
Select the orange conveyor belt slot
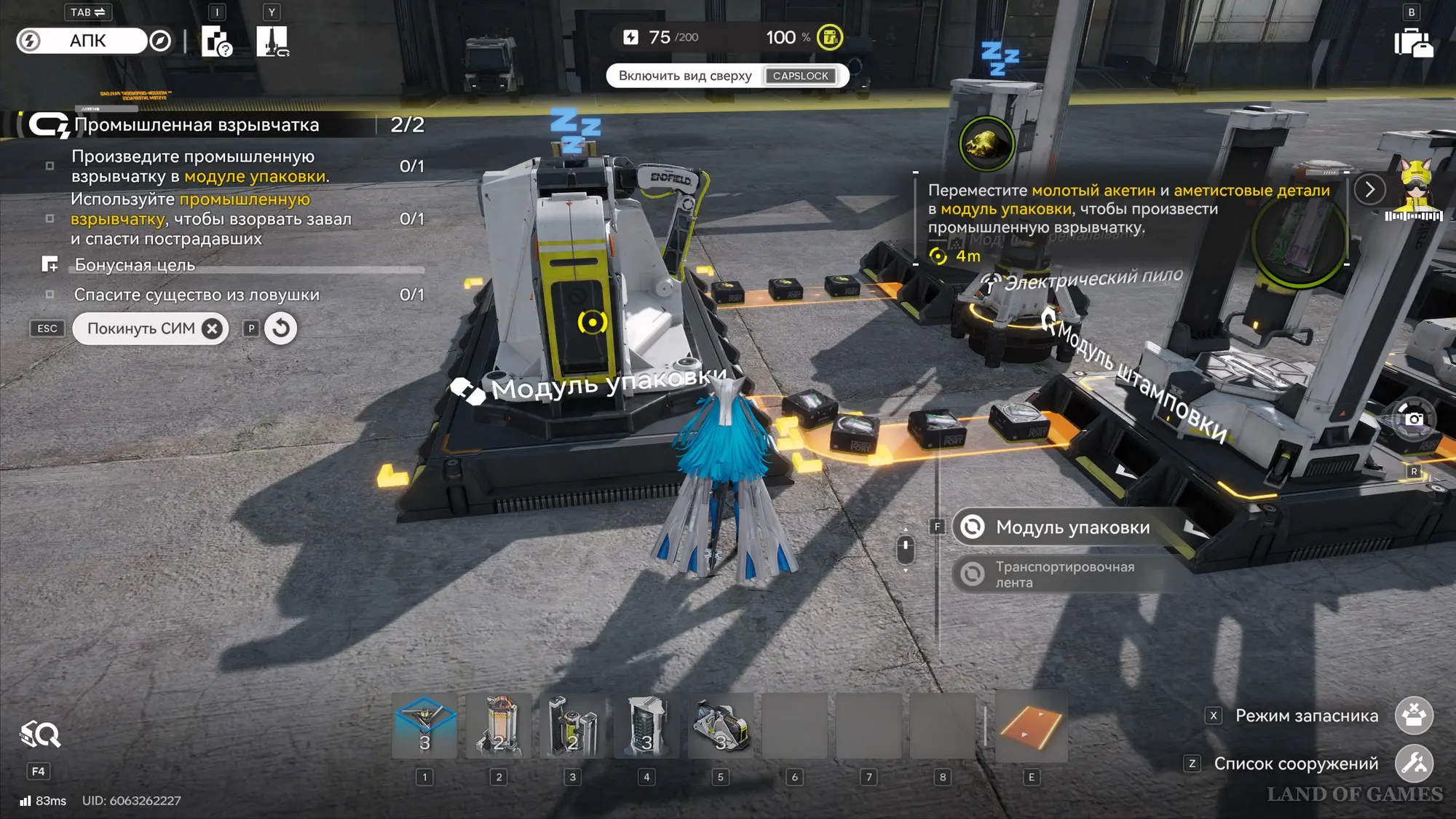pos(1031,726)
